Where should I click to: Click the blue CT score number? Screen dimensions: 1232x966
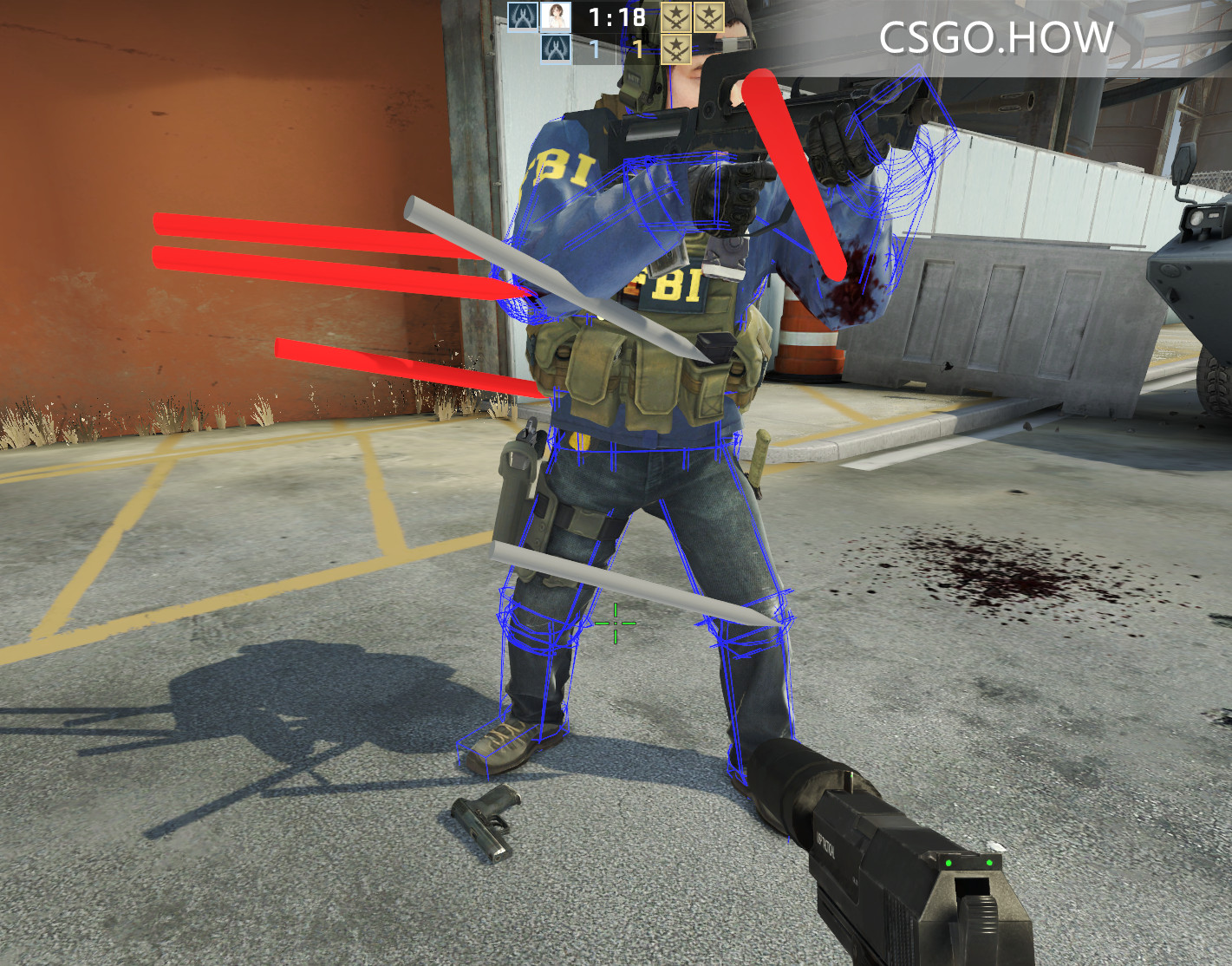point(596,49)
